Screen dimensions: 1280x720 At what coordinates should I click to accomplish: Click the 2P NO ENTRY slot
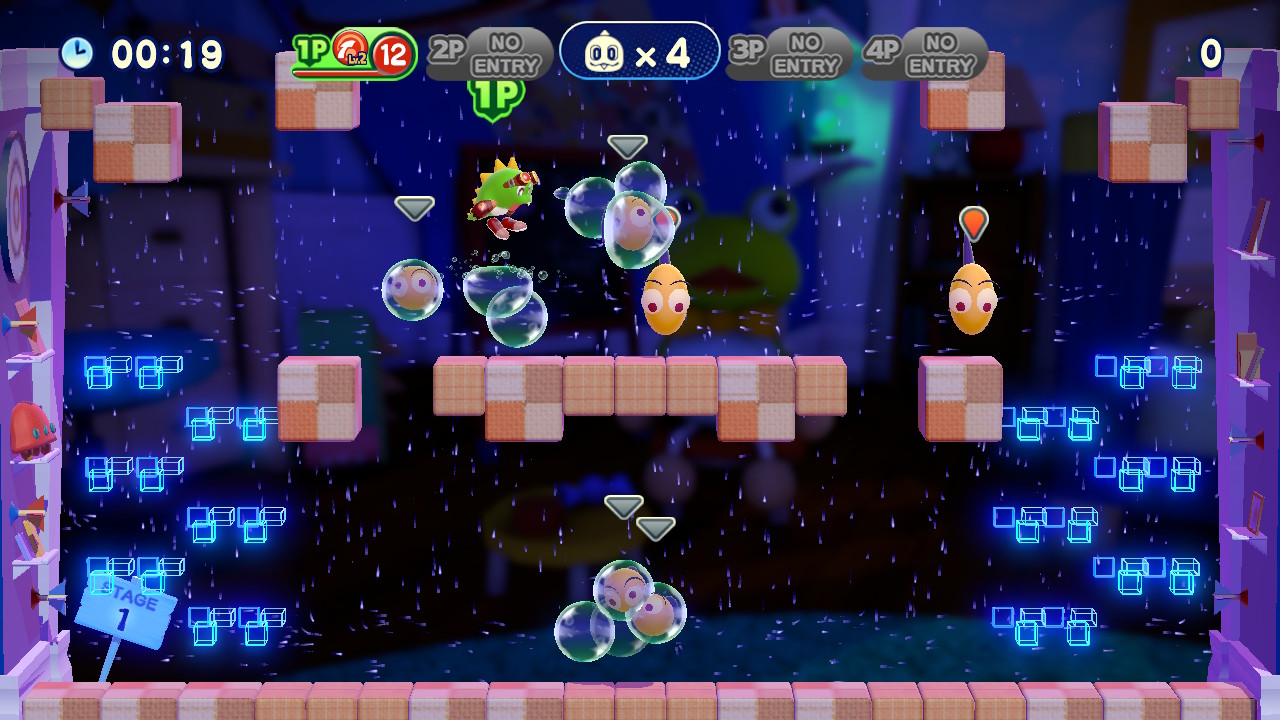(x=490, y=54)
